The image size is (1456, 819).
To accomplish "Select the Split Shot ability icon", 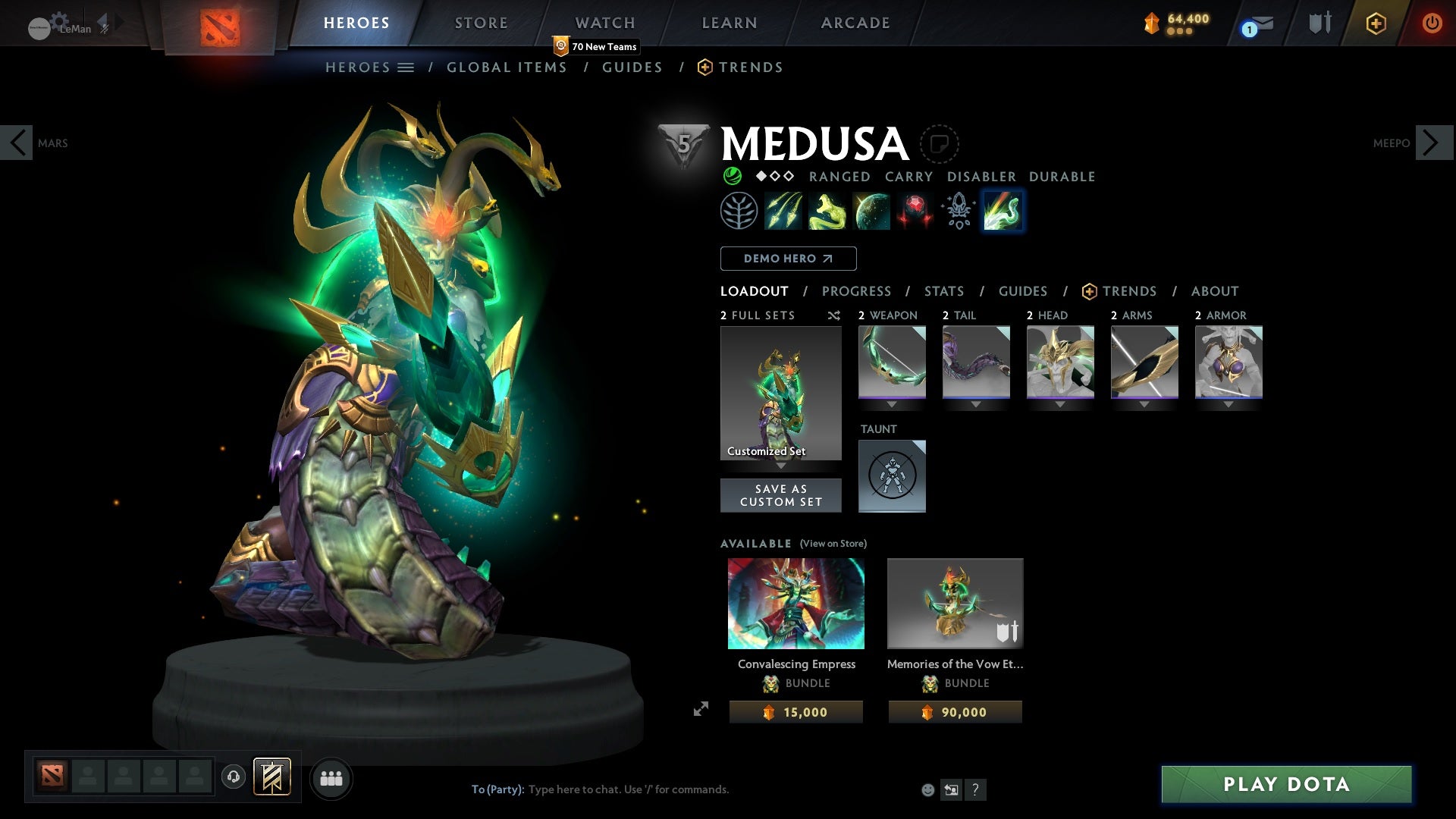I will coord(783,211).
